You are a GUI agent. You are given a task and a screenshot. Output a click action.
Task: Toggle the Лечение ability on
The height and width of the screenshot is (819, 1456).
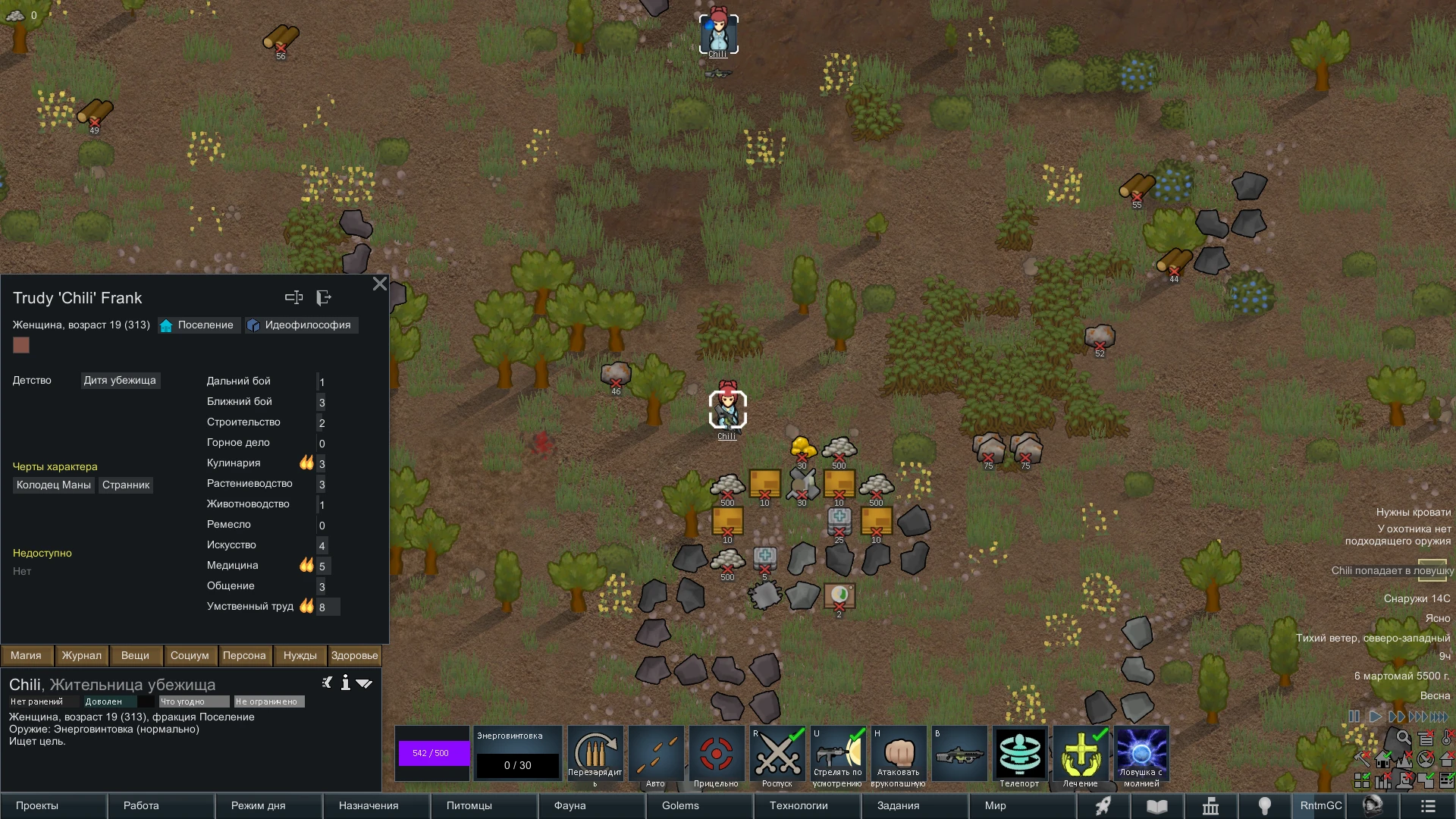click(x=1081, y=753)
